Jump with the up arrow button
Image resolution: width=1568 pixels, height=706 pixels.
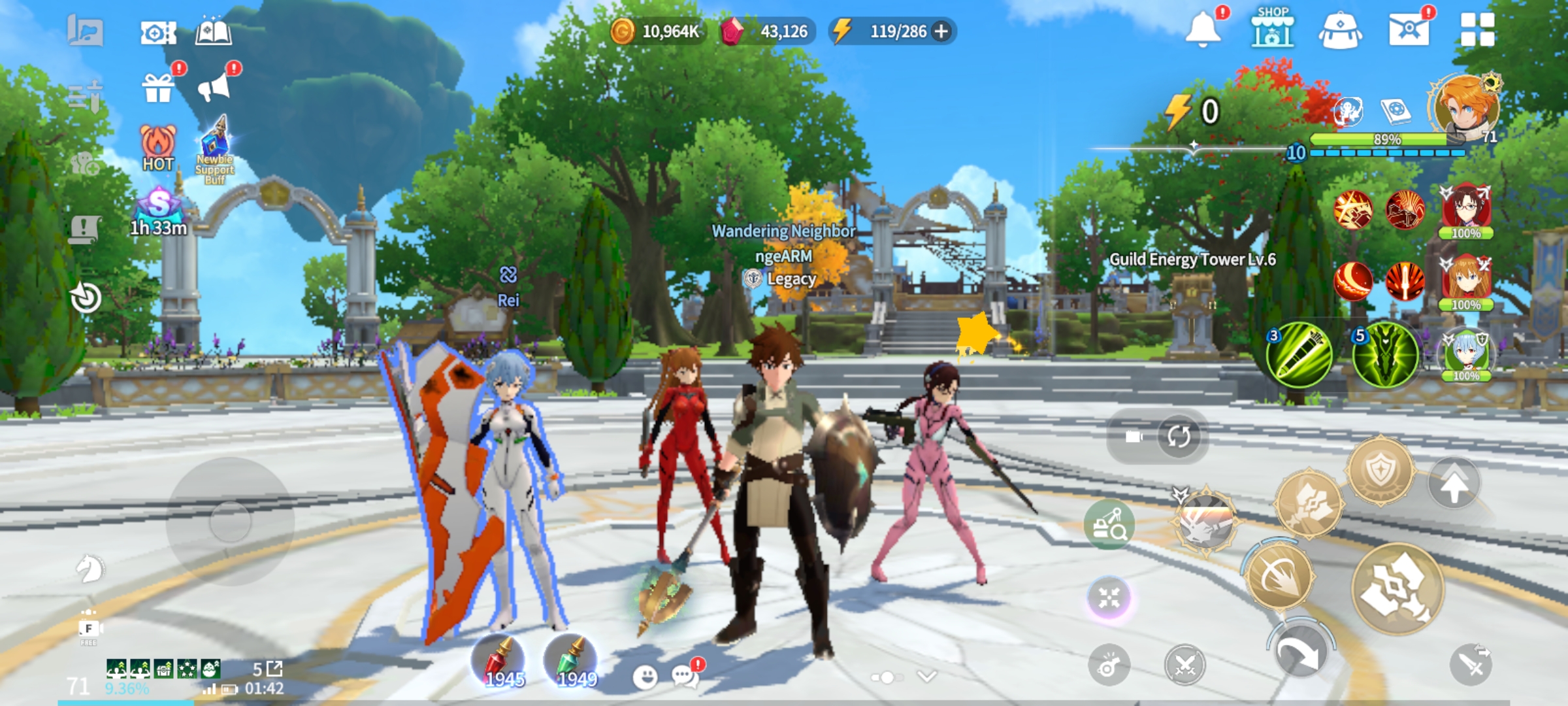1453,485
